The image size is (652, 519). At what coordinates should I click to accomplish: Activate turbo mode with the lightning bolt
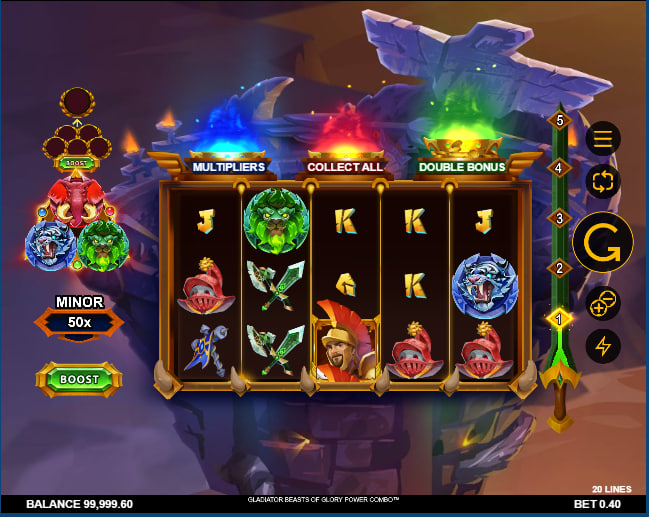coord(603,346)
